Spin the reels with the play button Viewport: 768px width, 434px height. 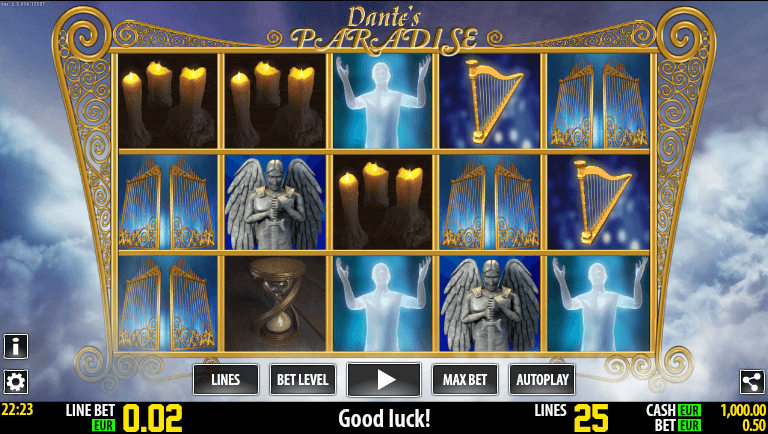[384, 380]
